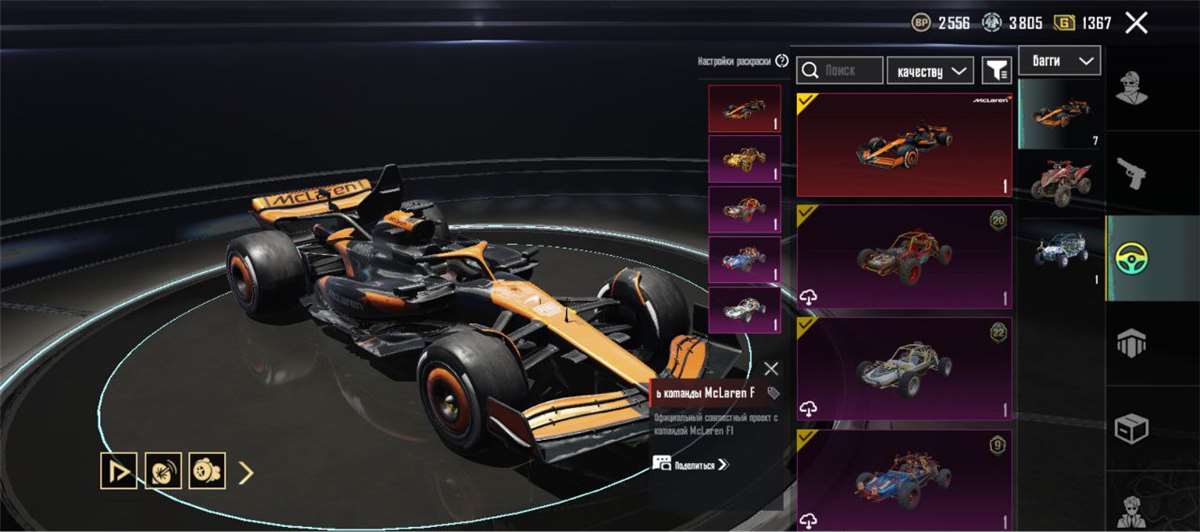Choose the white off-road car vehicle category

click(x=1059, y=250)
